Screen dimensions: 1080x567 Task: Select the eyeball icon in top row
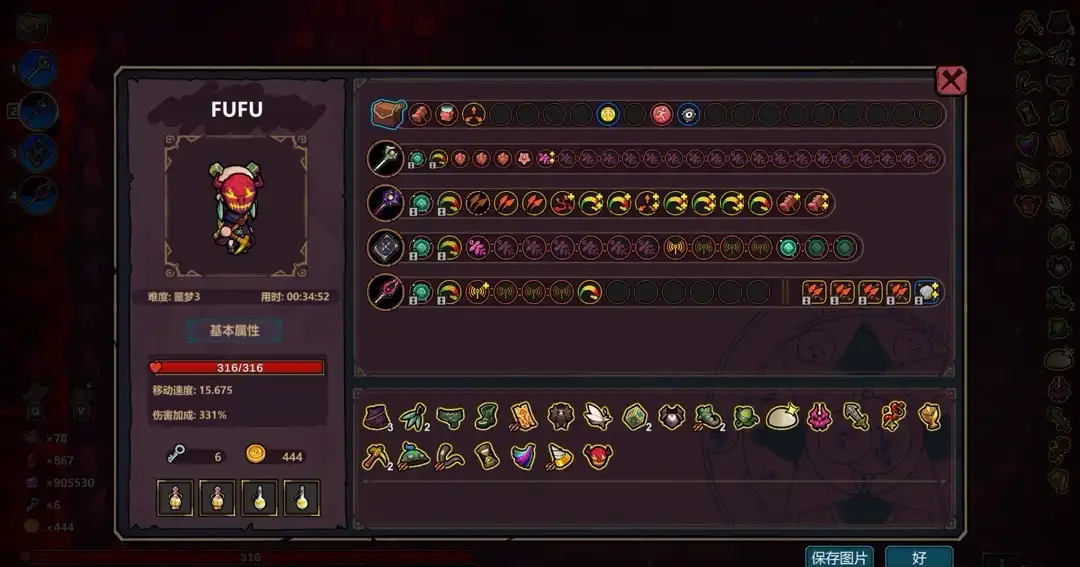tap(688, 114)
